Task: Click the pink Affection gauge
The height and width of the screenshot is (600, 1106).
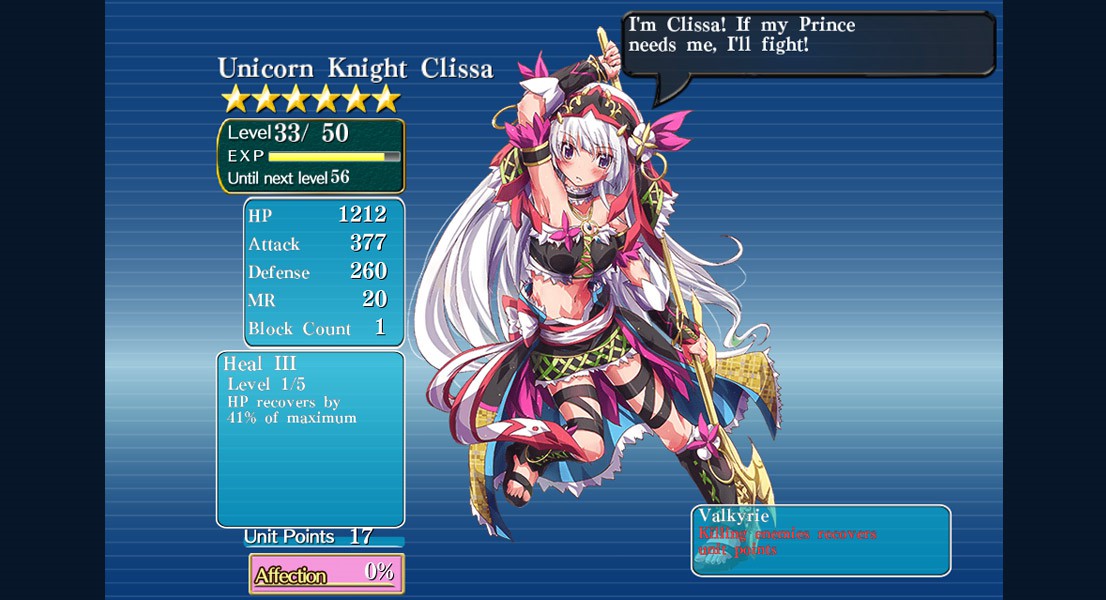Action: (x=326, y=574)
